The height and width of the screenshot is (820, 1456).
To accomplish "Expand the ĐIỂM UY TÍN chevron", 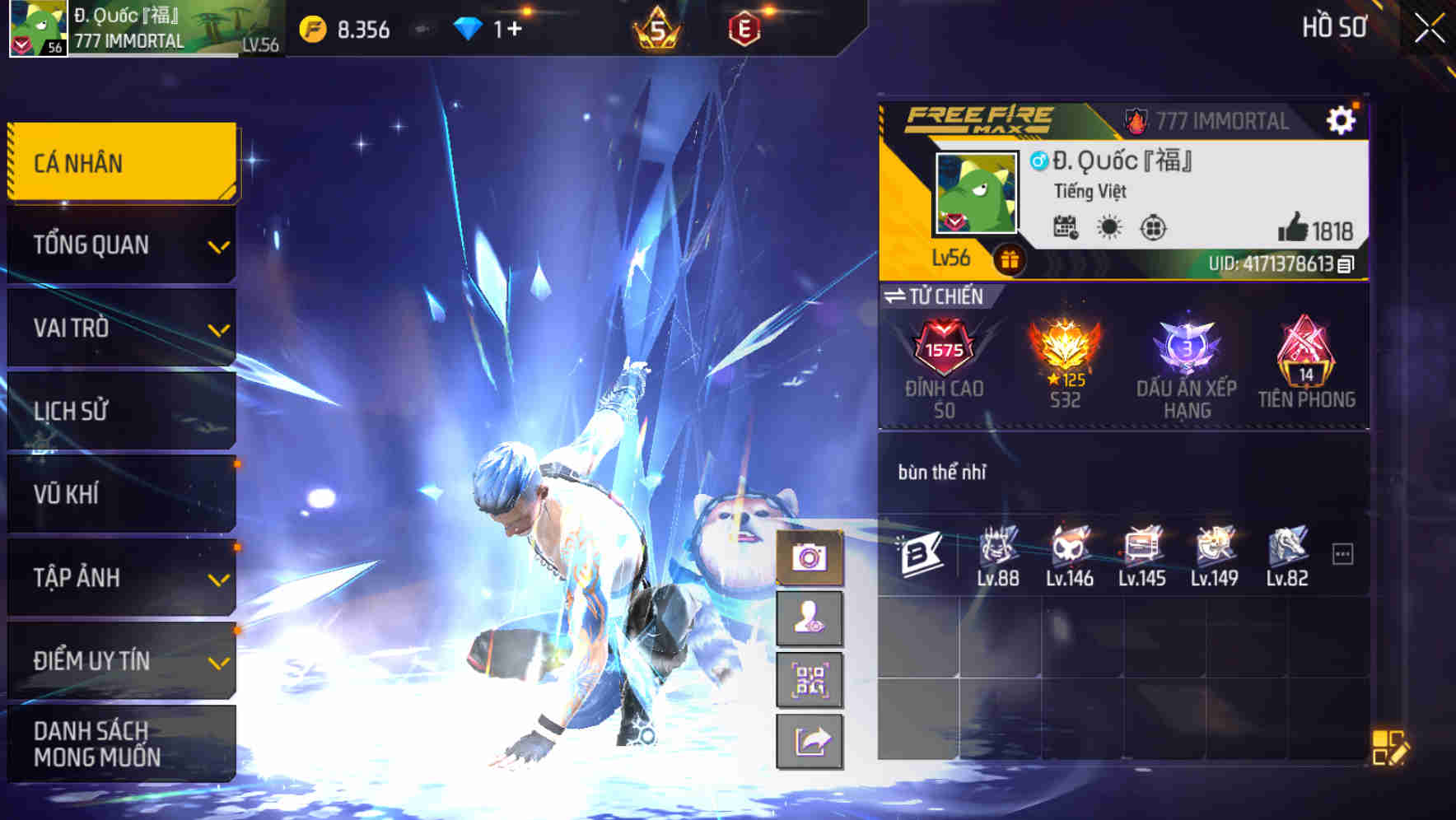I will pos(217,661).
